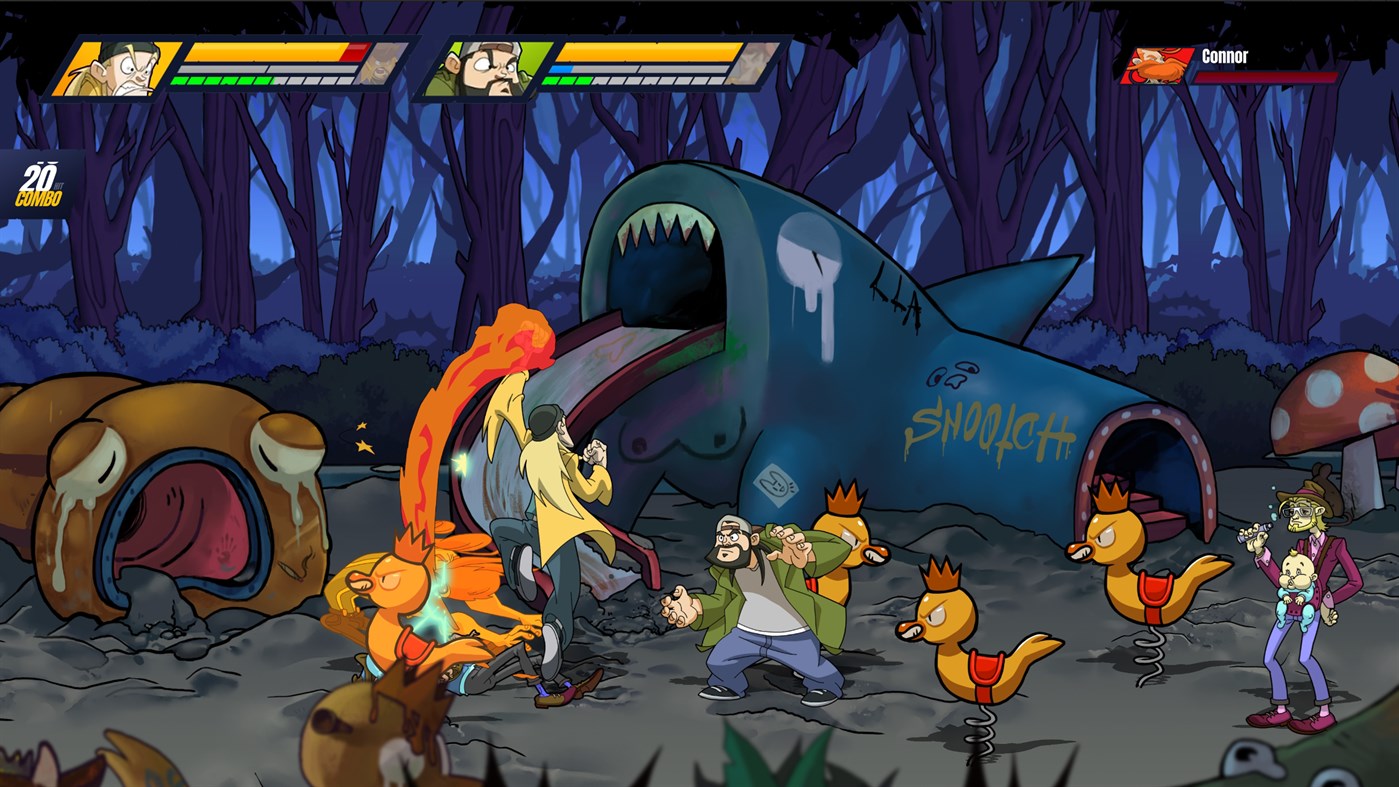1399x787 pixels.
Task: Click Connor's red boss health bar
Action: coord(1268,76)
